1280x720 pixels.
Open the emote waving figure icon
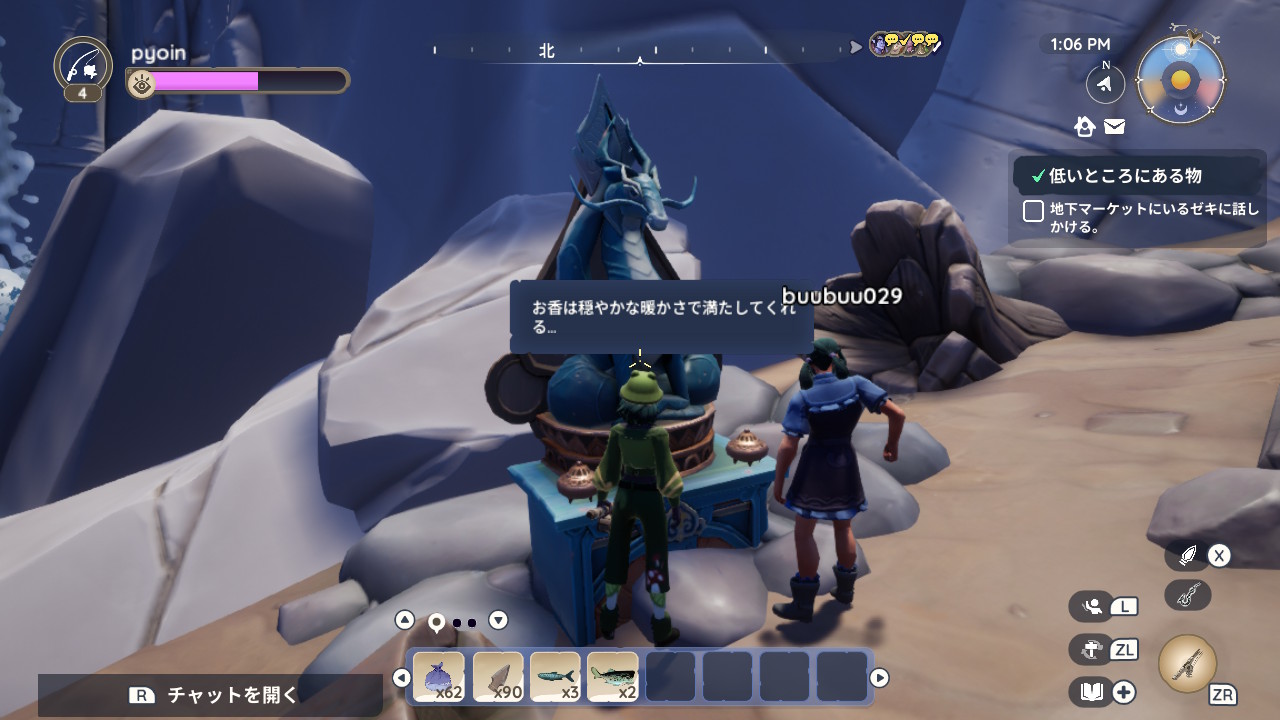coord(1092,605)
